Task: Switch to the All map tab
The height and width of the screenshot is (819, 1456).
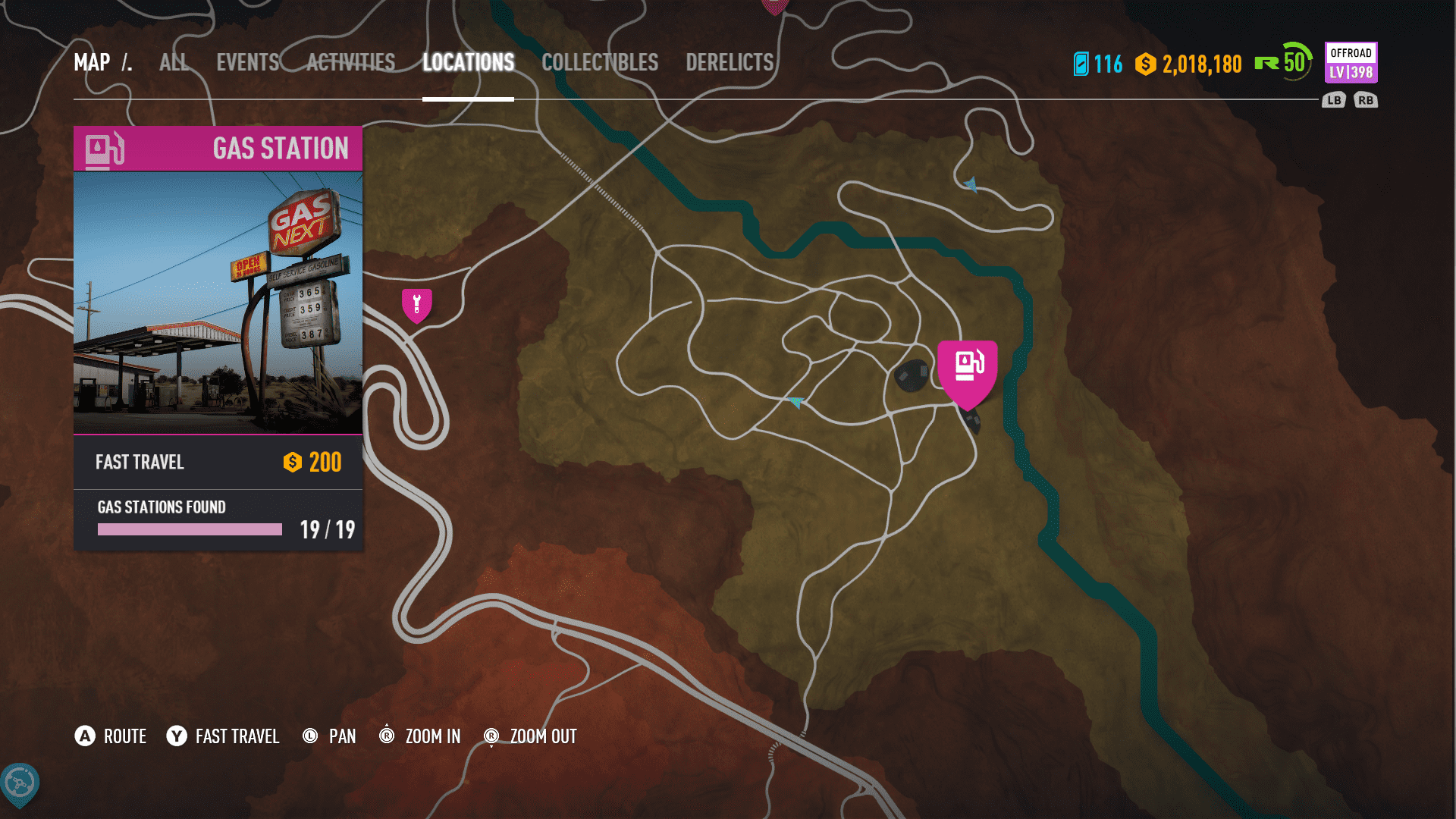Action: (174, 62)
